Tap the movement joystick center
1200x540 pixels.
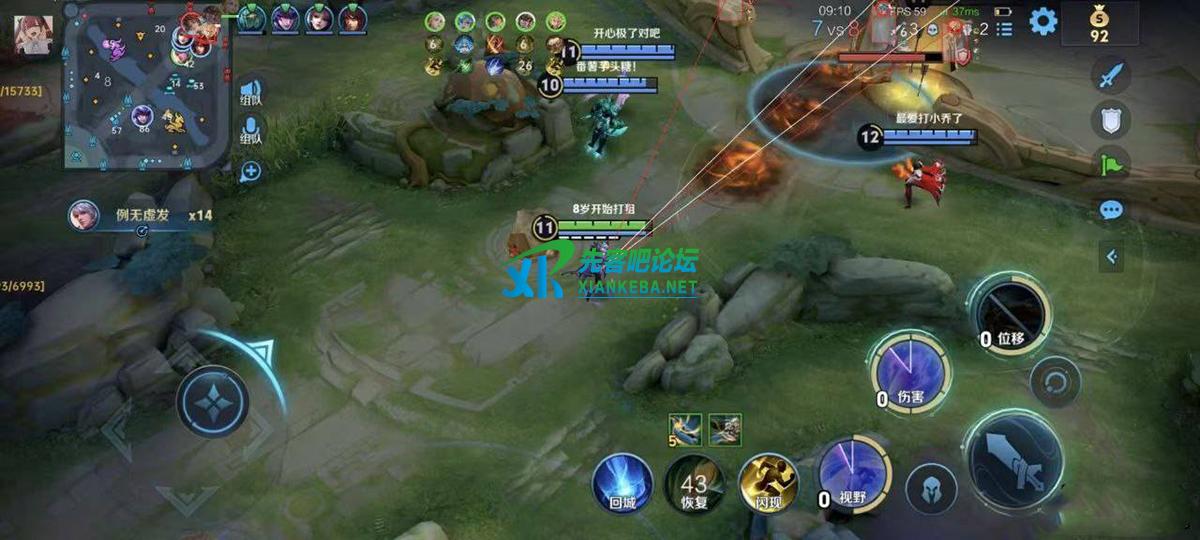(x=213, y=400)
